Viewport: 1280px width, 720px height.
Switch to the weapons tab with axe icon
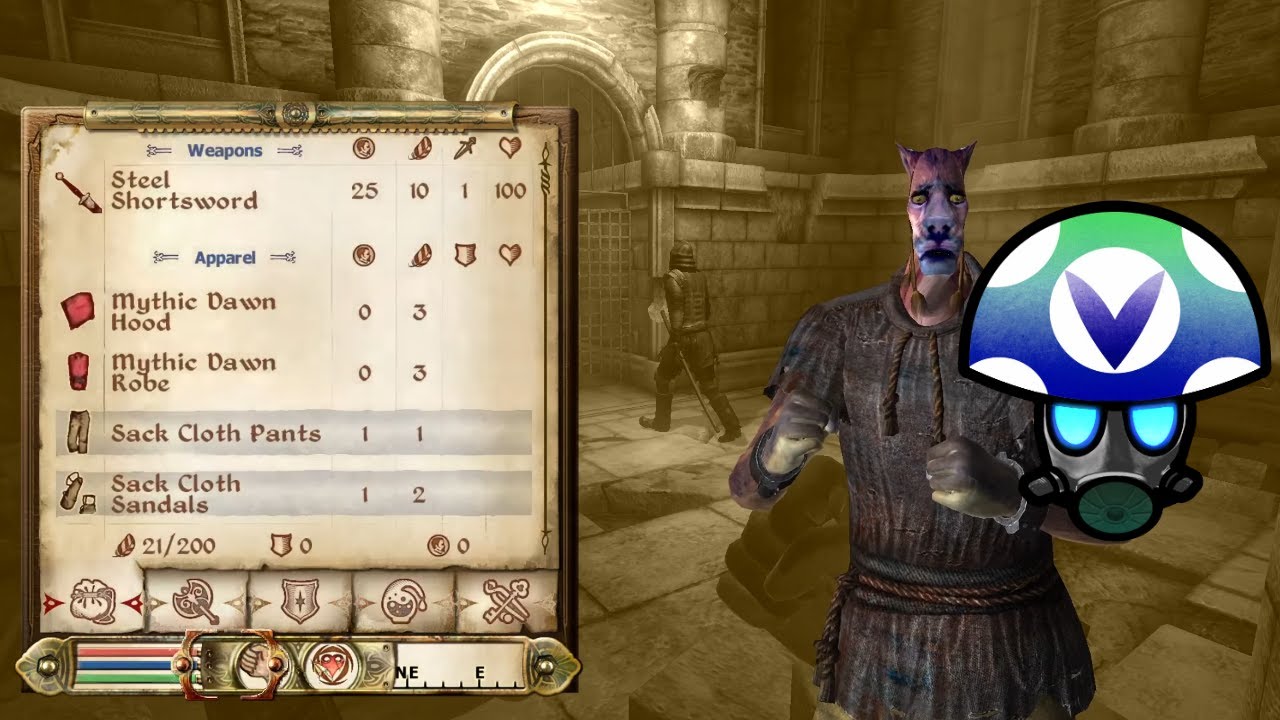click(196, 602)
